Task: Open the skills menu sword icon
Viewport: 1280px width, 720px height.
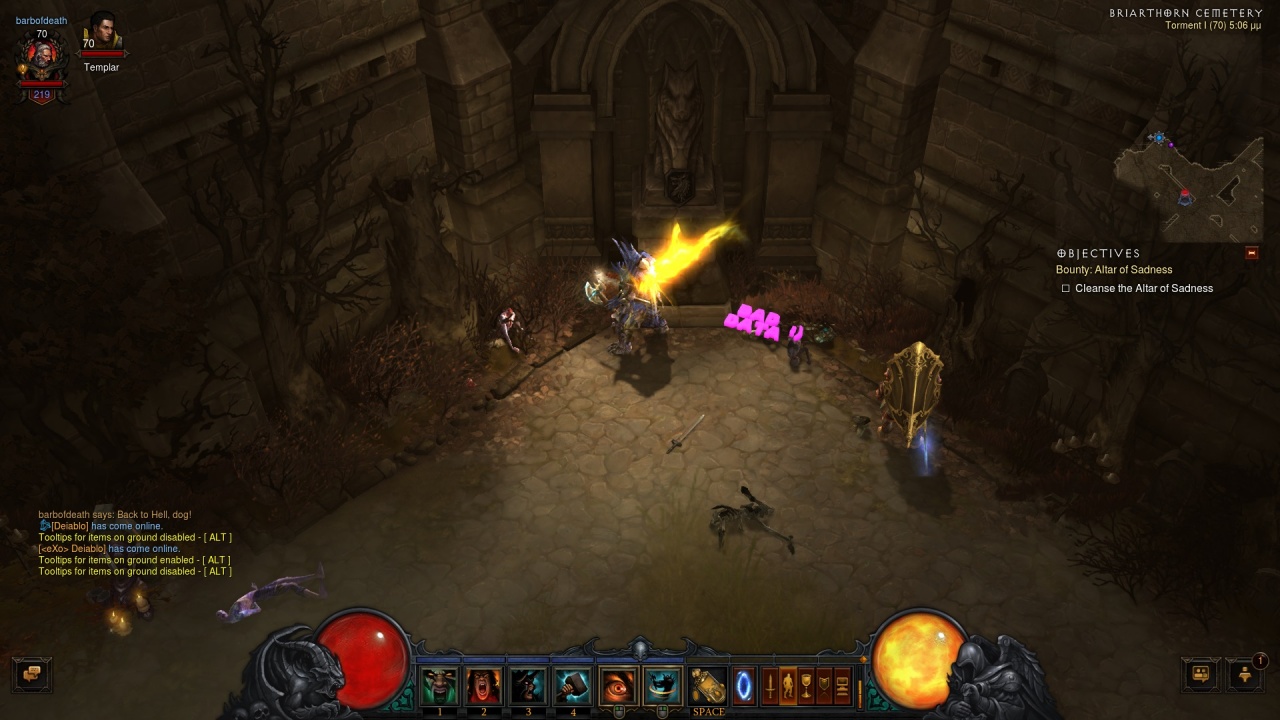Action: 770,686
